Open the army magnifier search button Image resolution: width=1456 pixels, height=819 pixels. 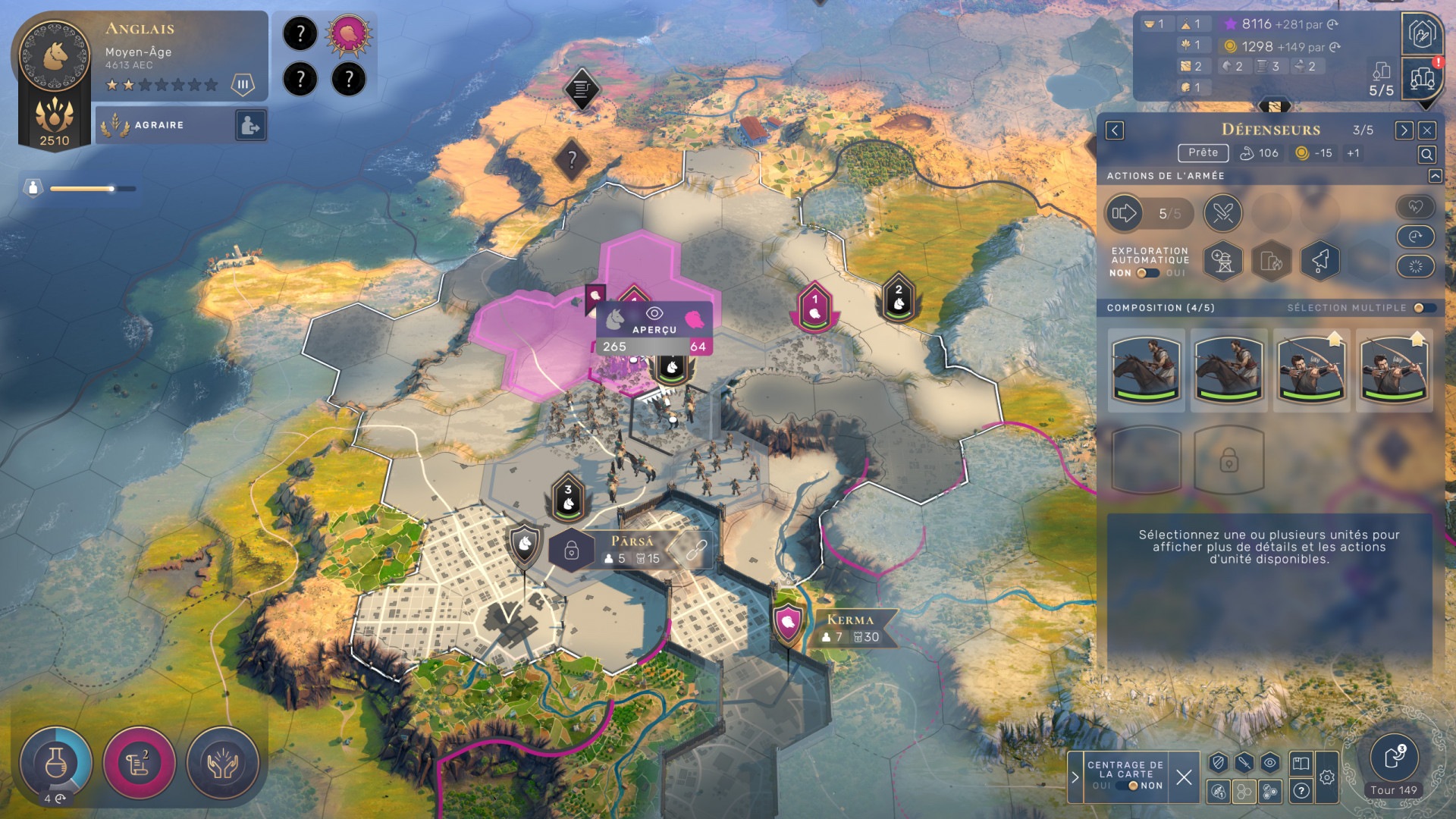point(1426,155)
